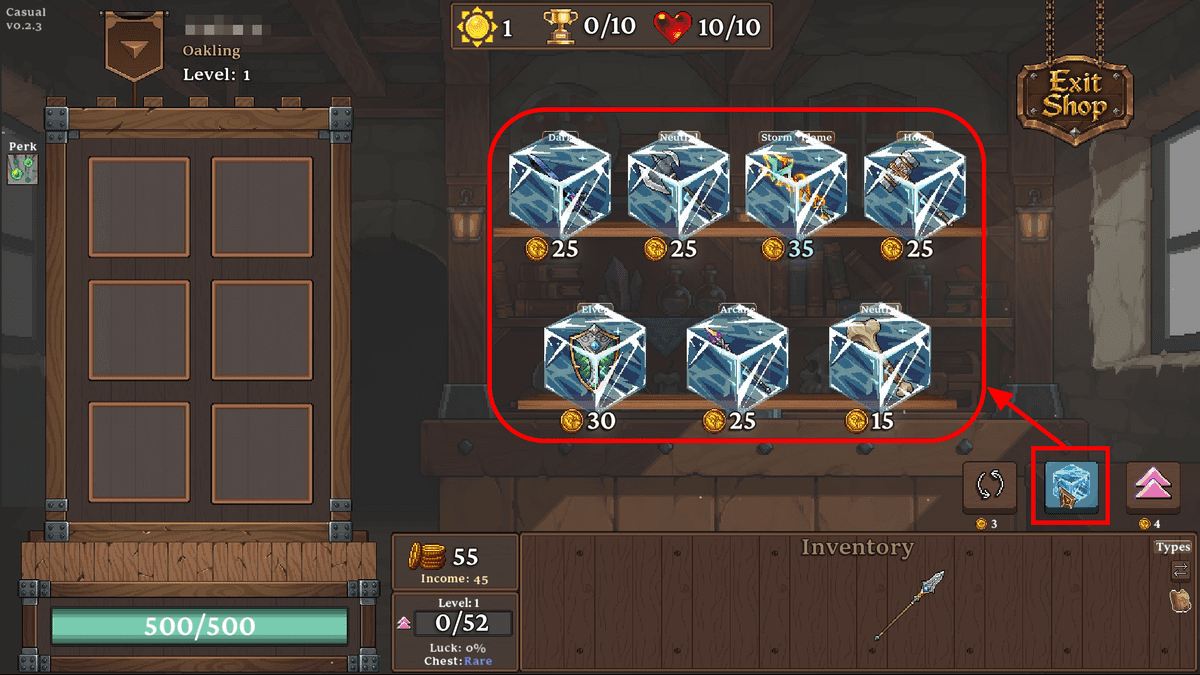The height and width of the screenshot is (675, 1200).
Task: Leave via the Exit Shop sign
Action: [1074, 96]
